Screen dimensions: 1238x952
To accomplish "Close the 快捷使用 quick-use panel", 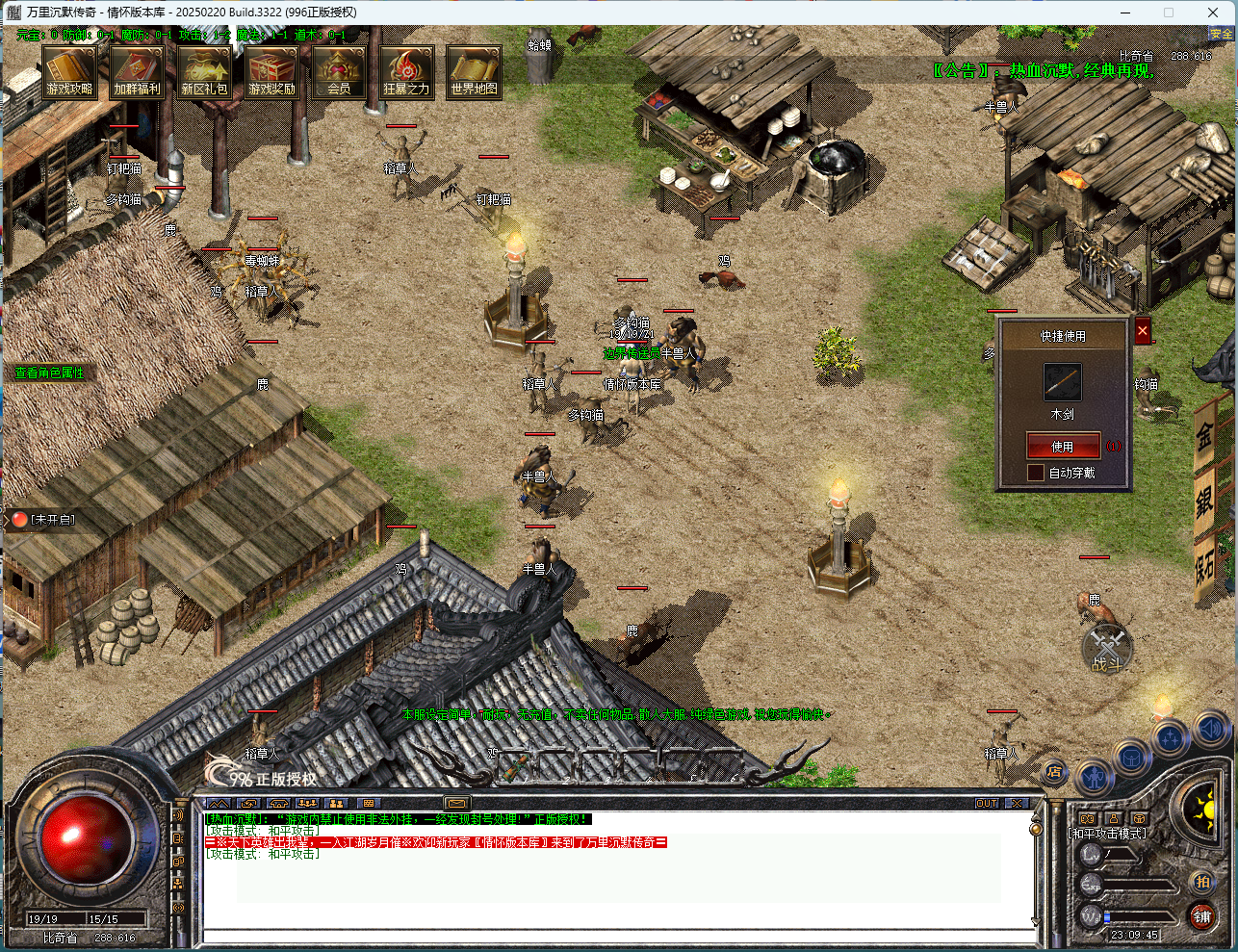I will pyautogui.click(x=1143, y=331).
